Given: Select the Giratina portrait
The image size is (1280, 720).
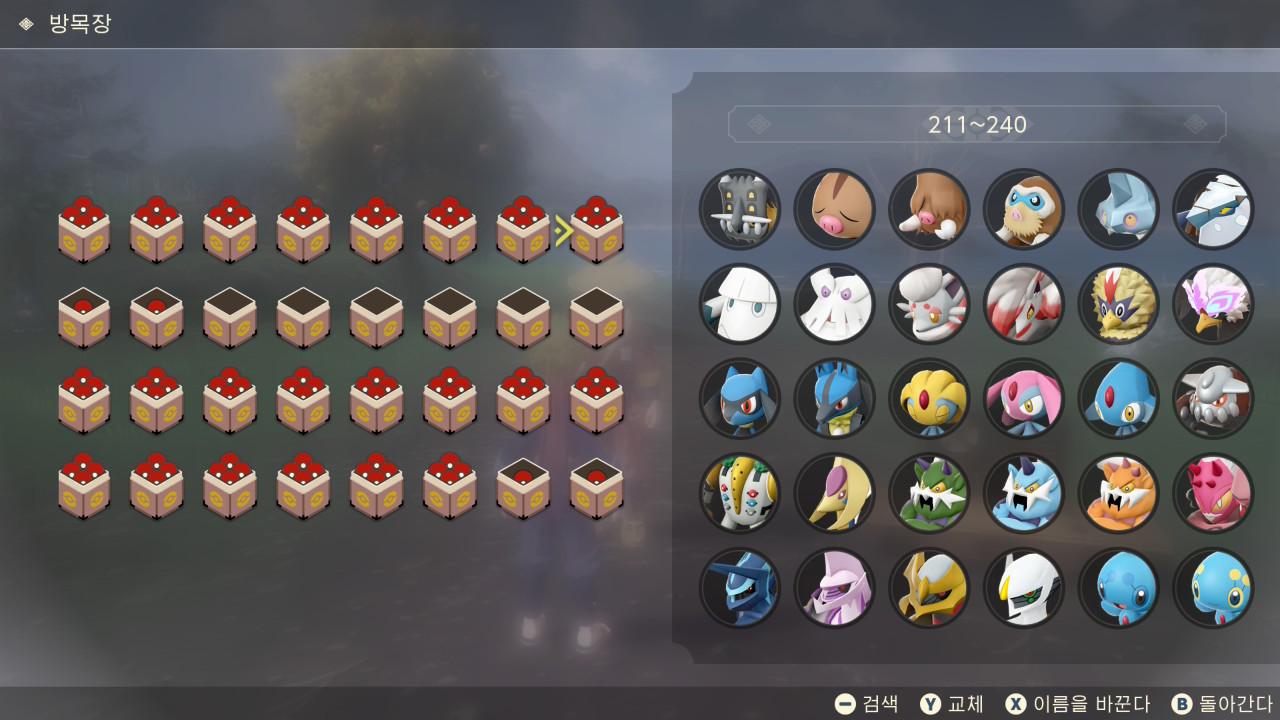Looking at the screenshot, I should click(929, 588).
